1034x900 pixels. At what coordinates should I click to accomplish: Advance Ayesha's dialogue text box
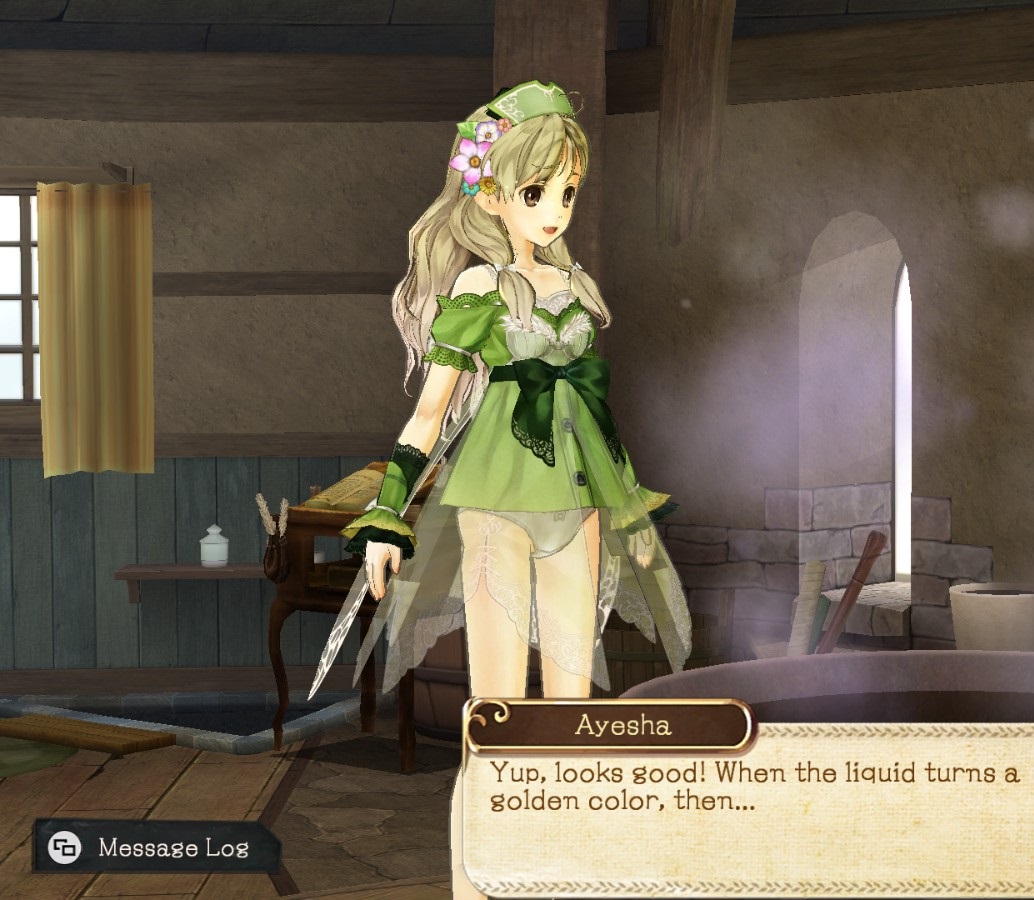(750, 810)
